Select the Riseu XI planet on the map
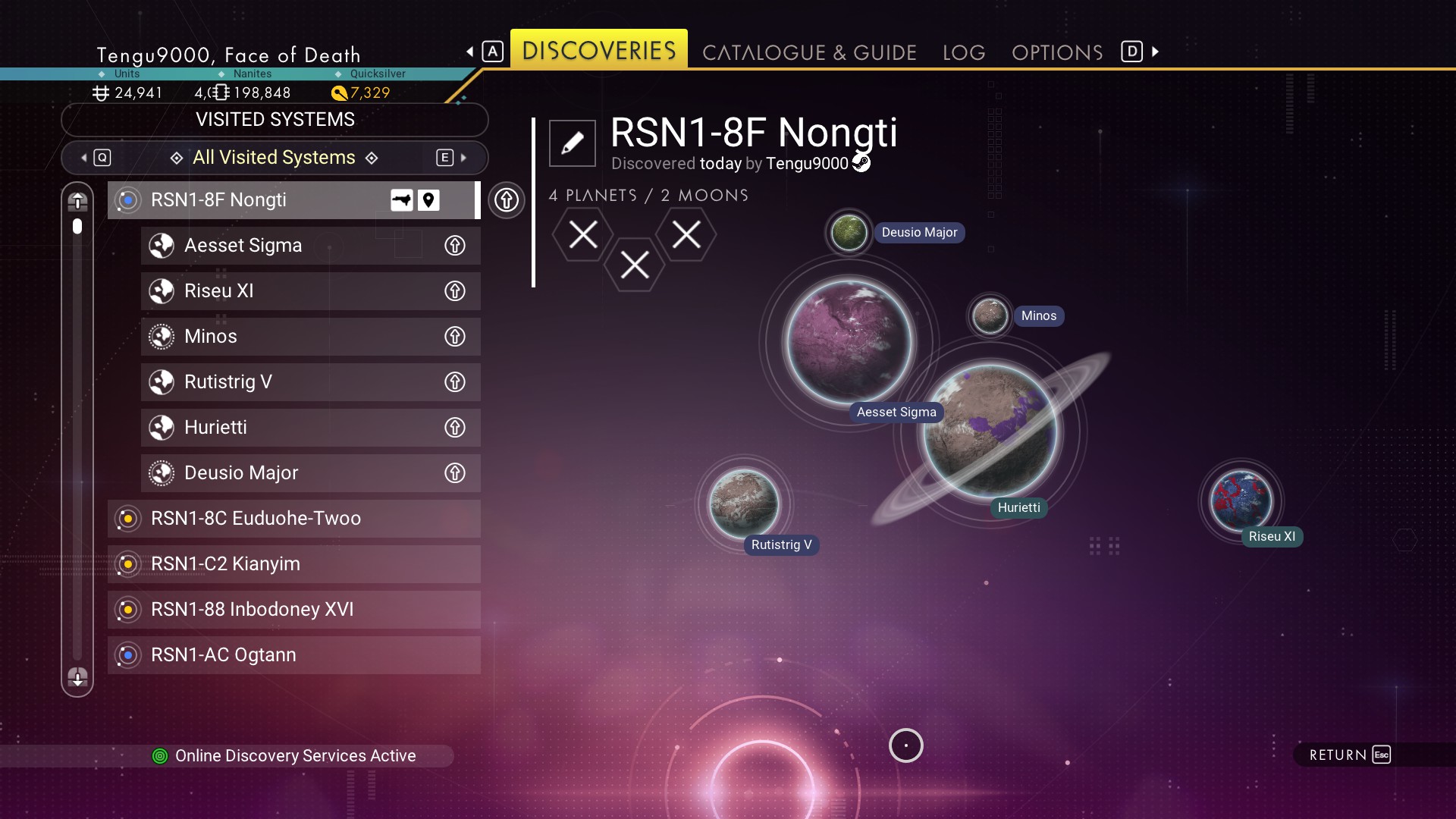The width and height of the screenshot is (1456, 819). (x=1241, y=500)
